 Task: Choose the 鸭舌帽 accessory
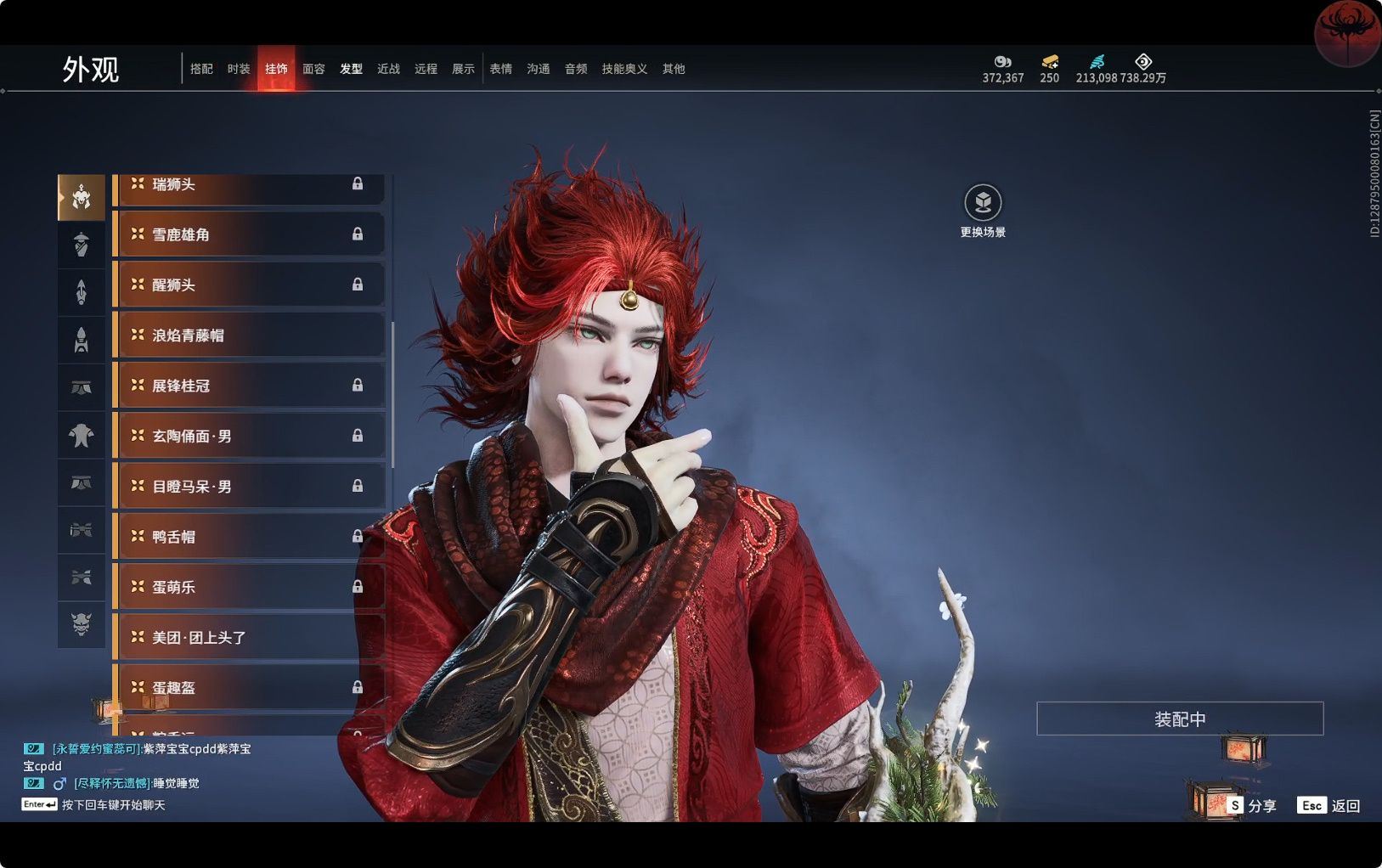click(249, 537)
